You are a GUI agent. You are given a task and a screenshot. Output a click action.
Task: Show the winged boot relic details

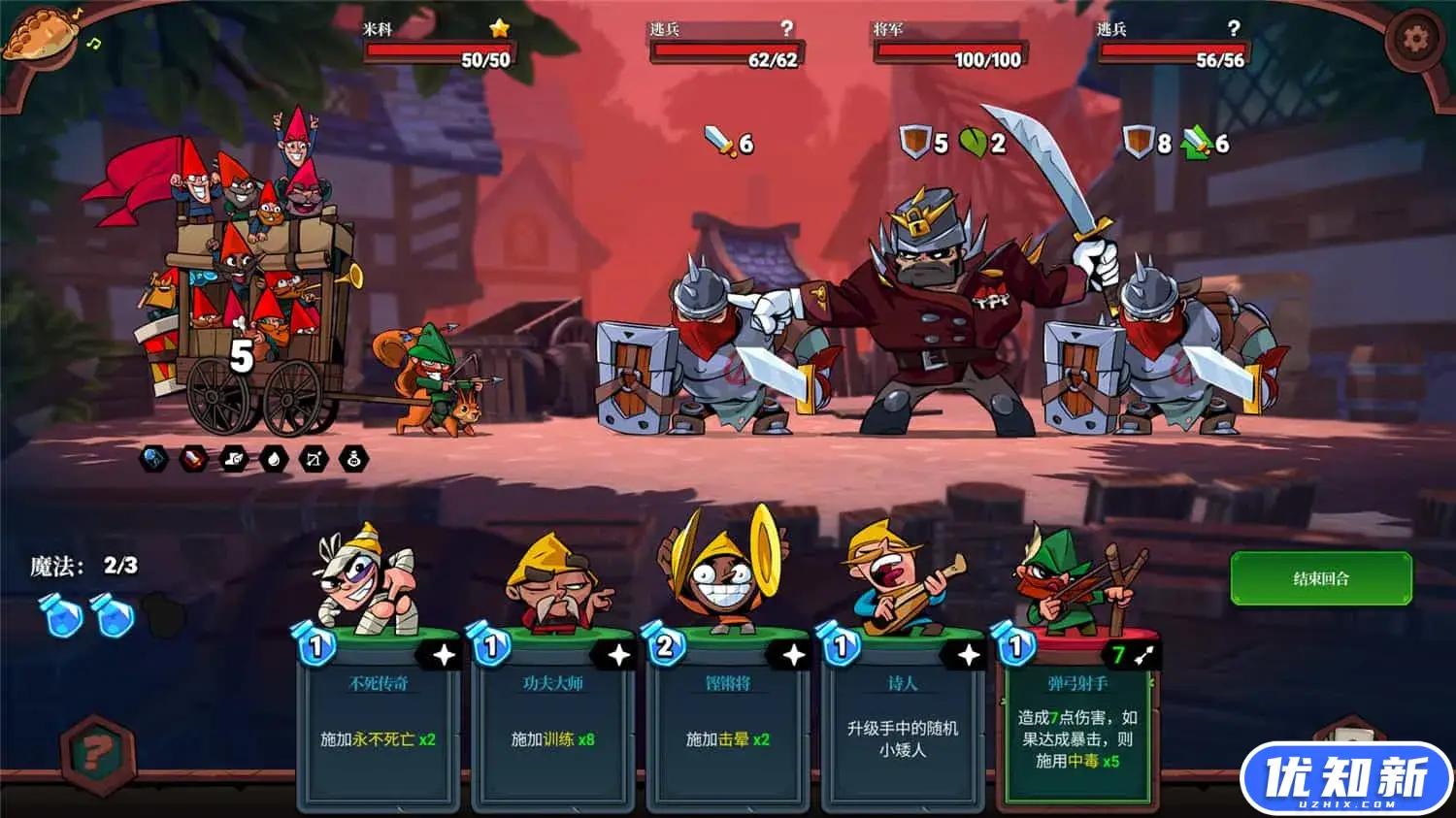click(x=234, y=459)
